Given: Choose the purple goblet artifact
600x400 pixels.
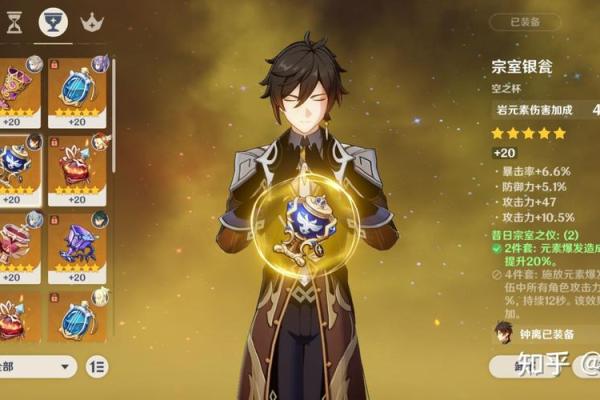Looking at the screenshot, I should coord(77,242).
